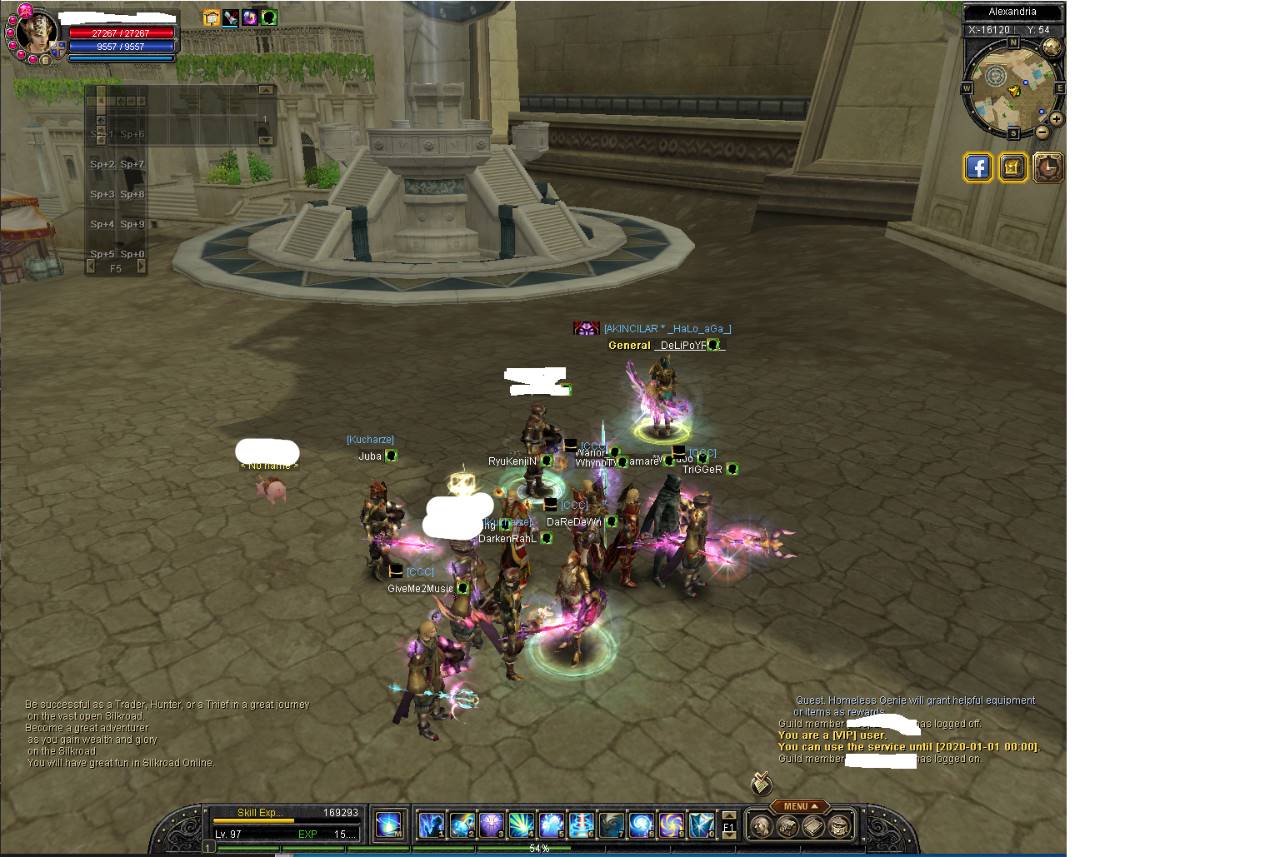Image resolution: width=1280 pixels, height=857 pixels.
Task: Open the Facebook button
Action: point(978,167)
